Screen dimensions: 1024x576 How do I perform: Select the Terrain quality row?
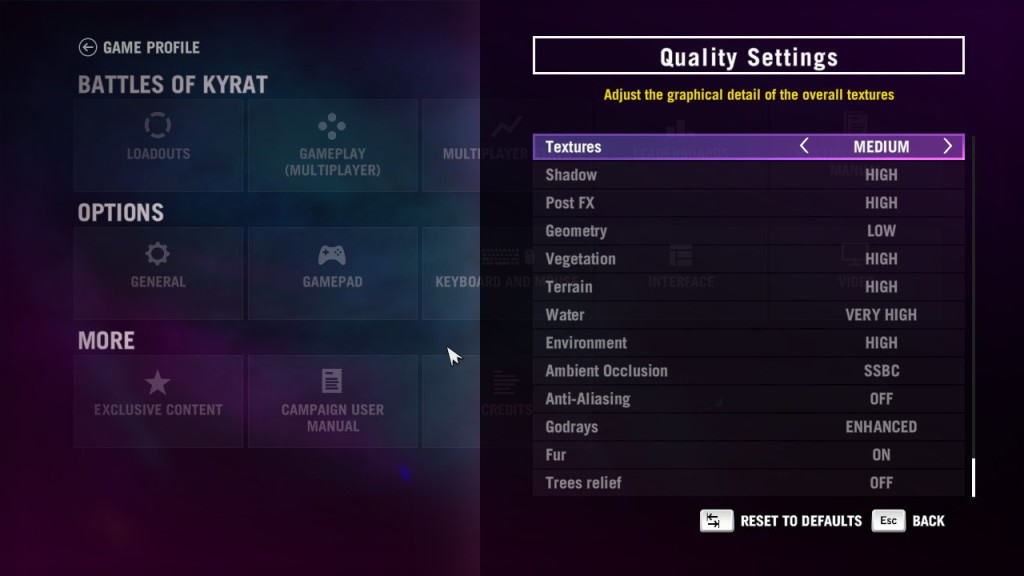click(x=748, y=287)
